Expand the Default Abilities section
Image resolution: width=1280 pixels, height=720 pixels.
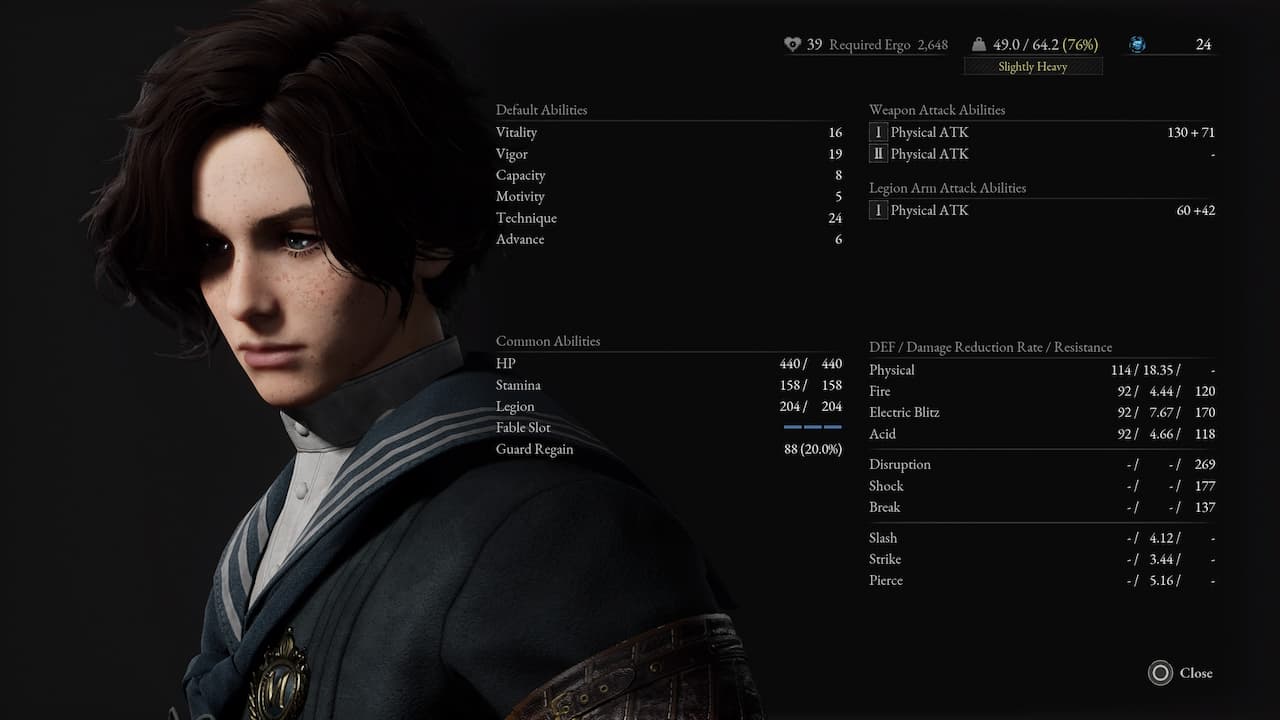pos(541,110)
